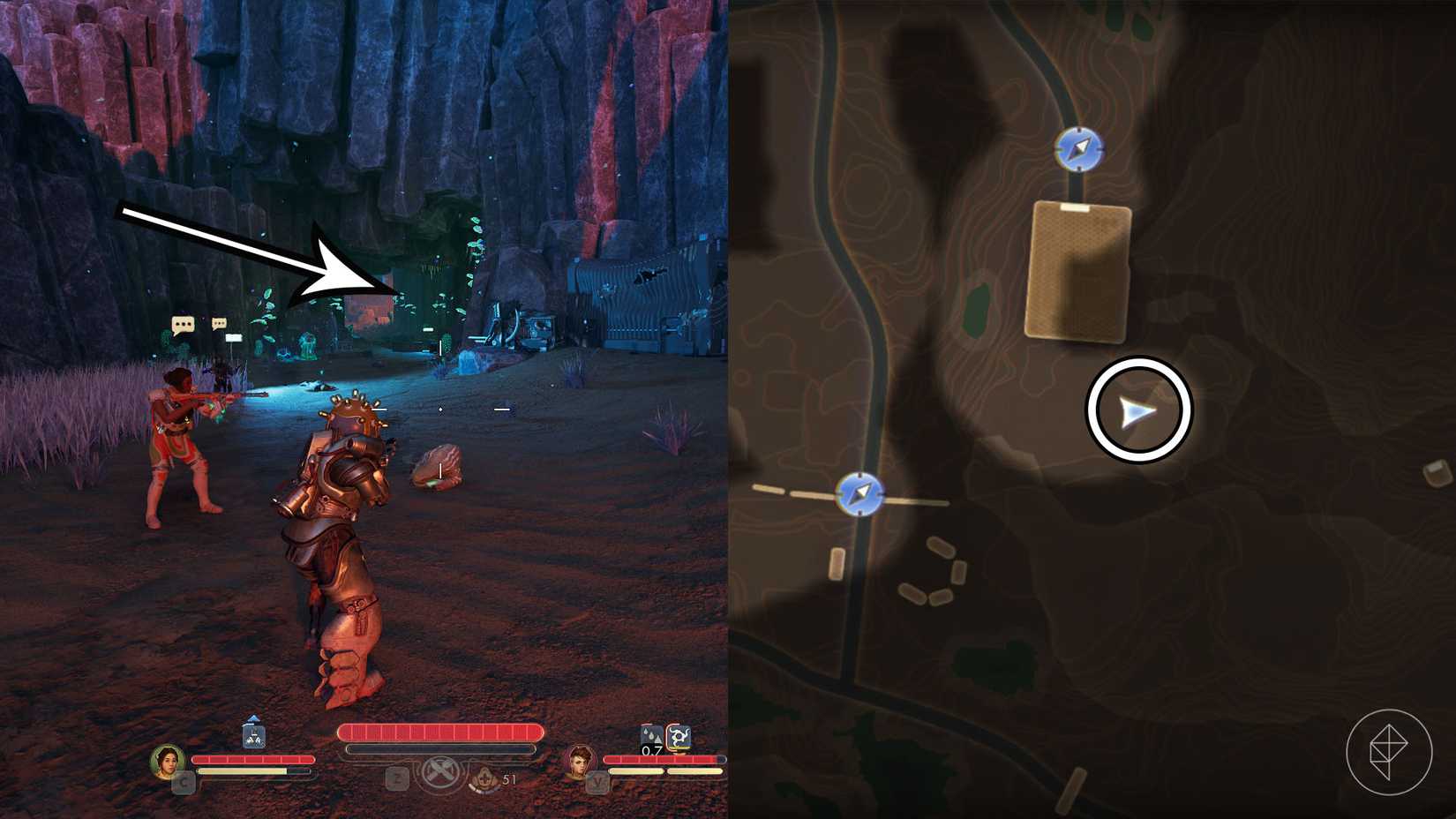Click the crossed-weapons icon above the Z key
Image resolution: width=1456 pixels, height=819 pixels.
439,773
